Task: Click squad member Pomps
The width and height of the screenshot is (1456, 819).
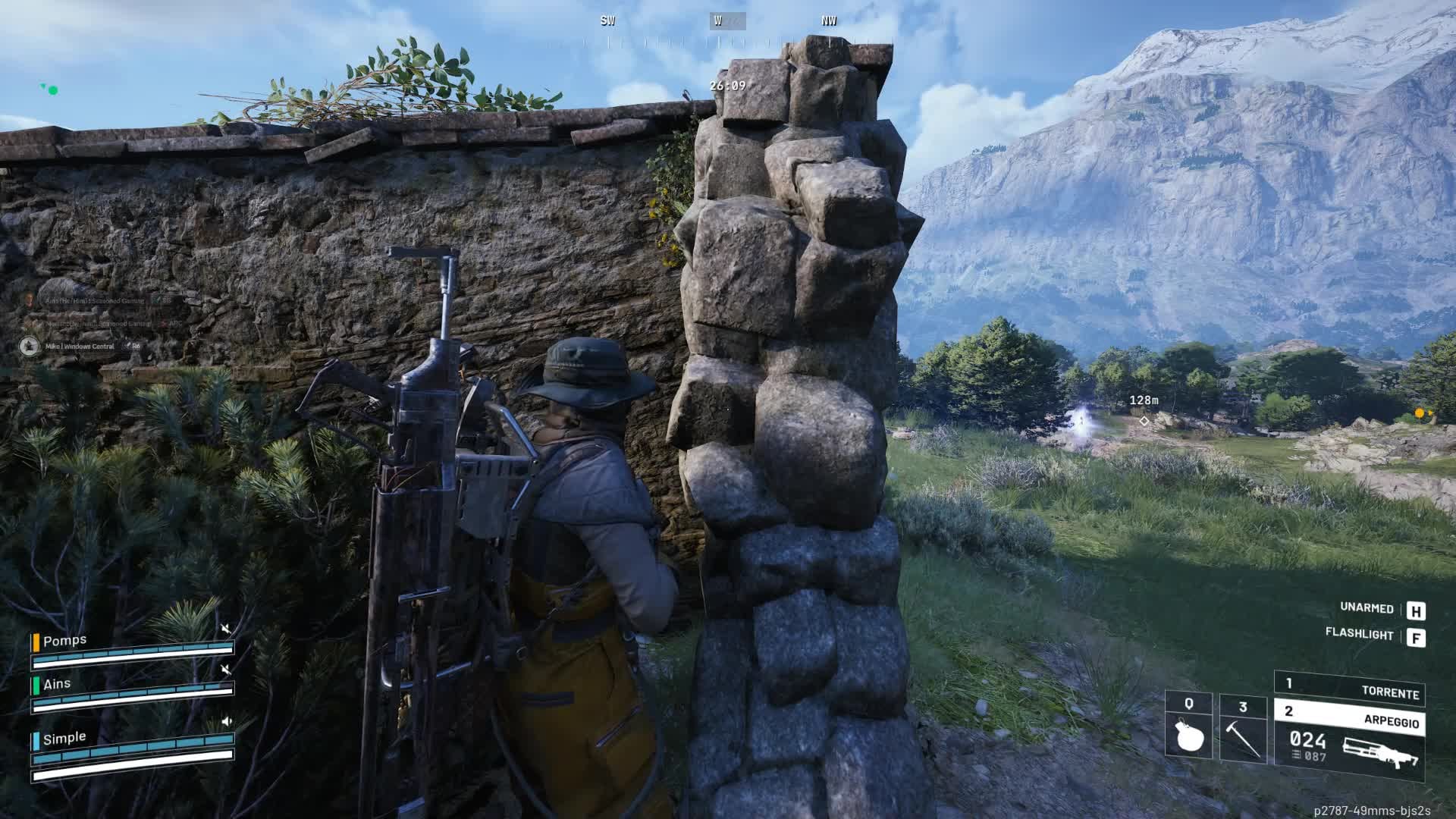Action: point(65,641)
